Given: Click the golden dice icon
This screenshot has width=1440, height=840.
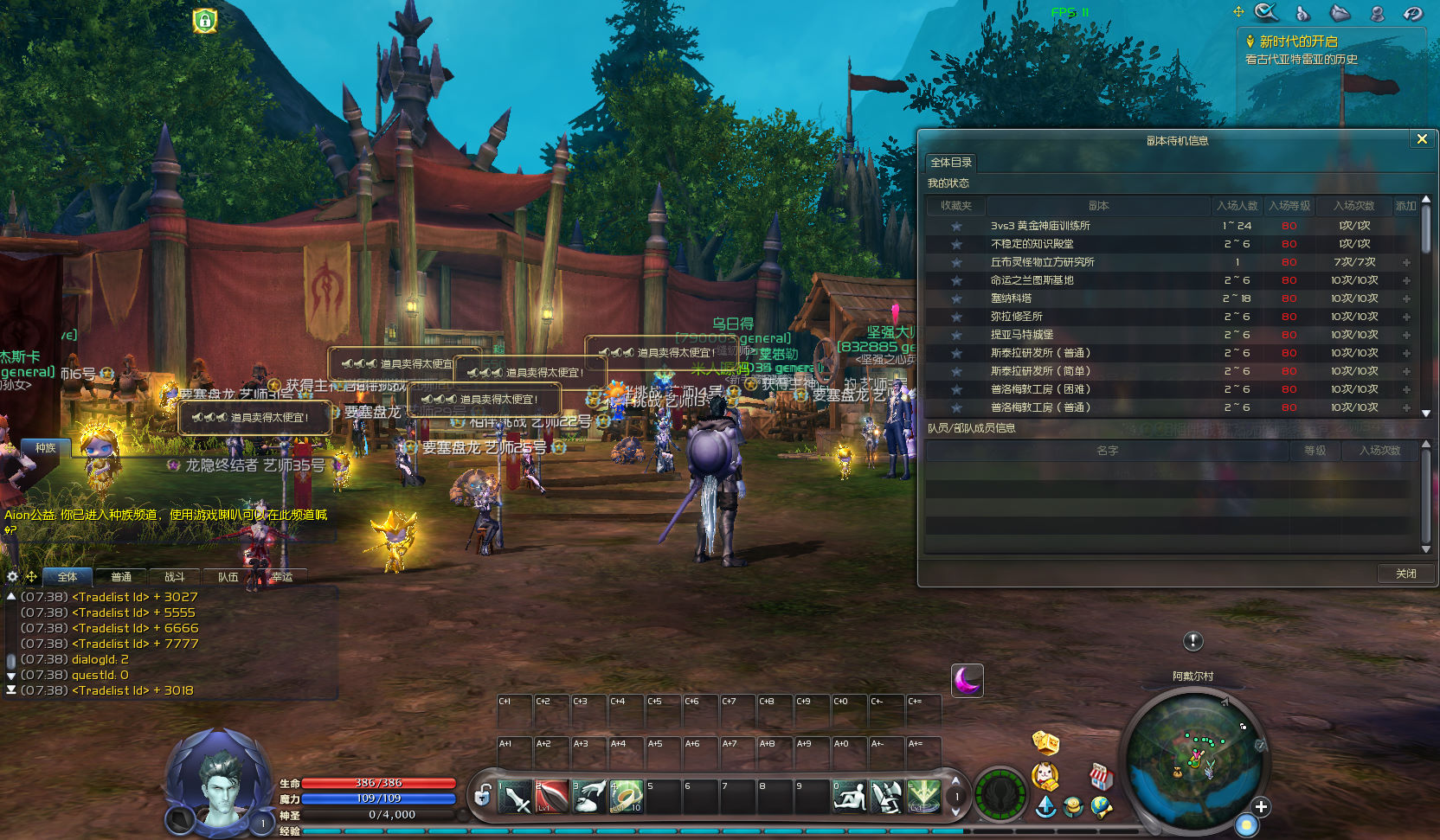Looking at the screenshot, I should pyautogui.click(x=1045, y=742).
